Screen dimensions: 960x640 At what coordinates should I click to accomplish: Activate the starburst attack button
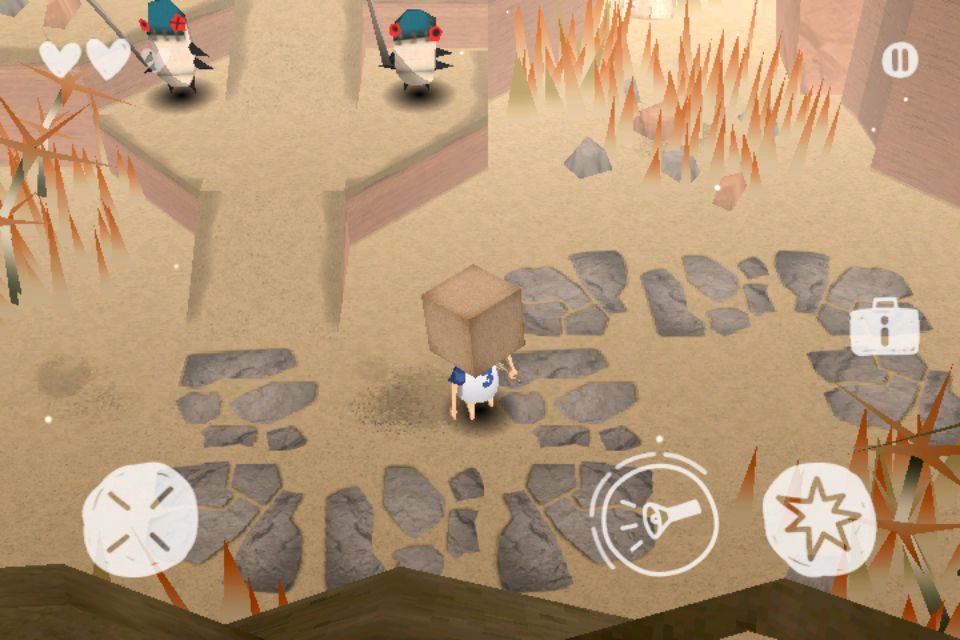pos(819,518)
